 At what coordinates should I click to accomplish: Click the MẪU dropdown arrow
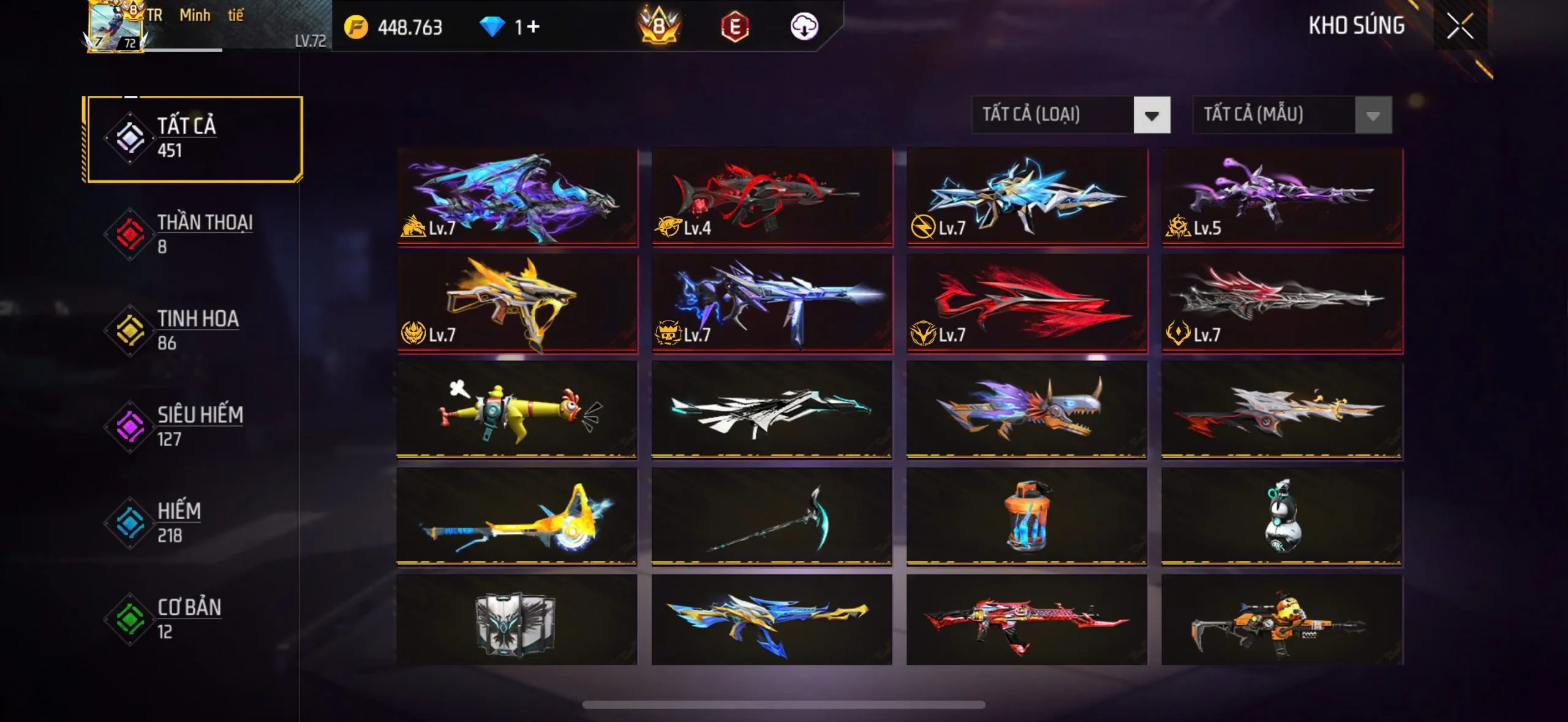tap(1376, 114)
